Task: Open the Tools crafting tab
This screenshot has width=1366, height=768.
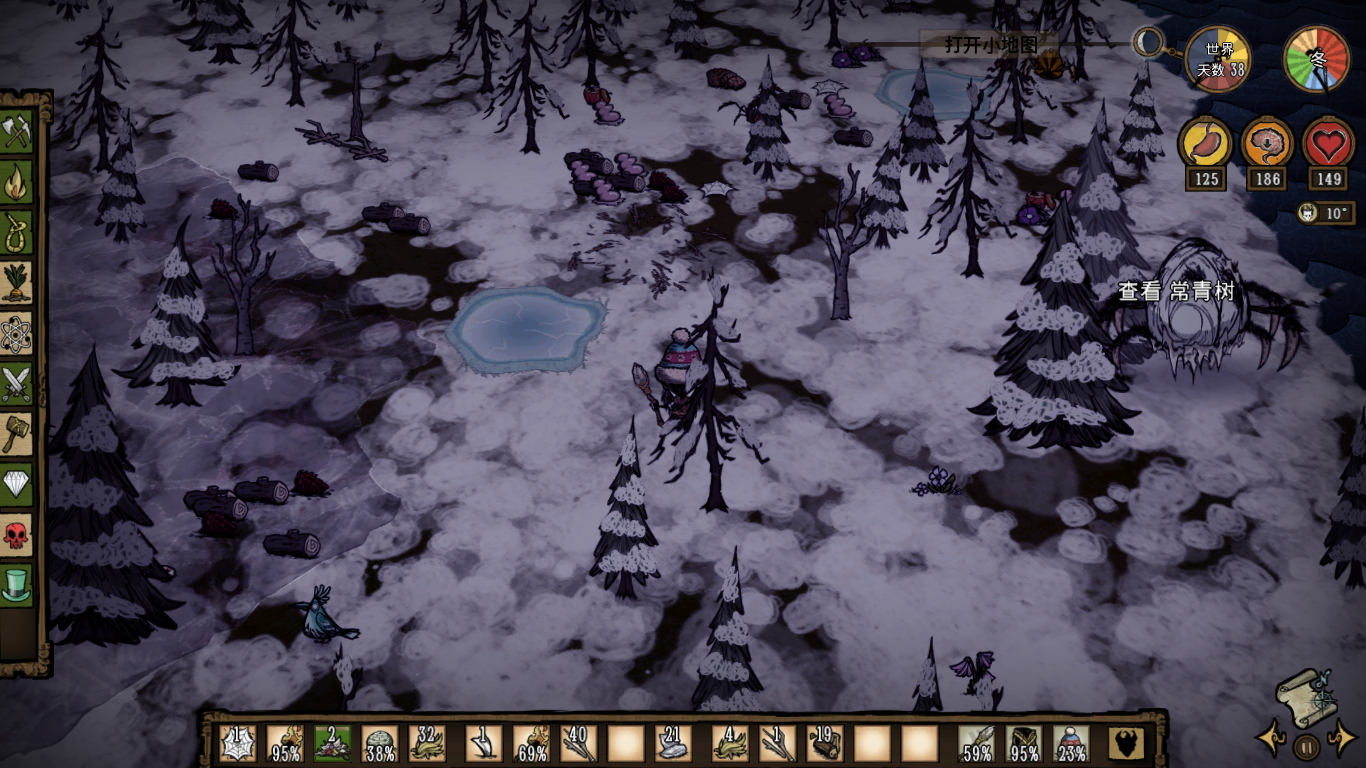Action: [x=17, y=133]
